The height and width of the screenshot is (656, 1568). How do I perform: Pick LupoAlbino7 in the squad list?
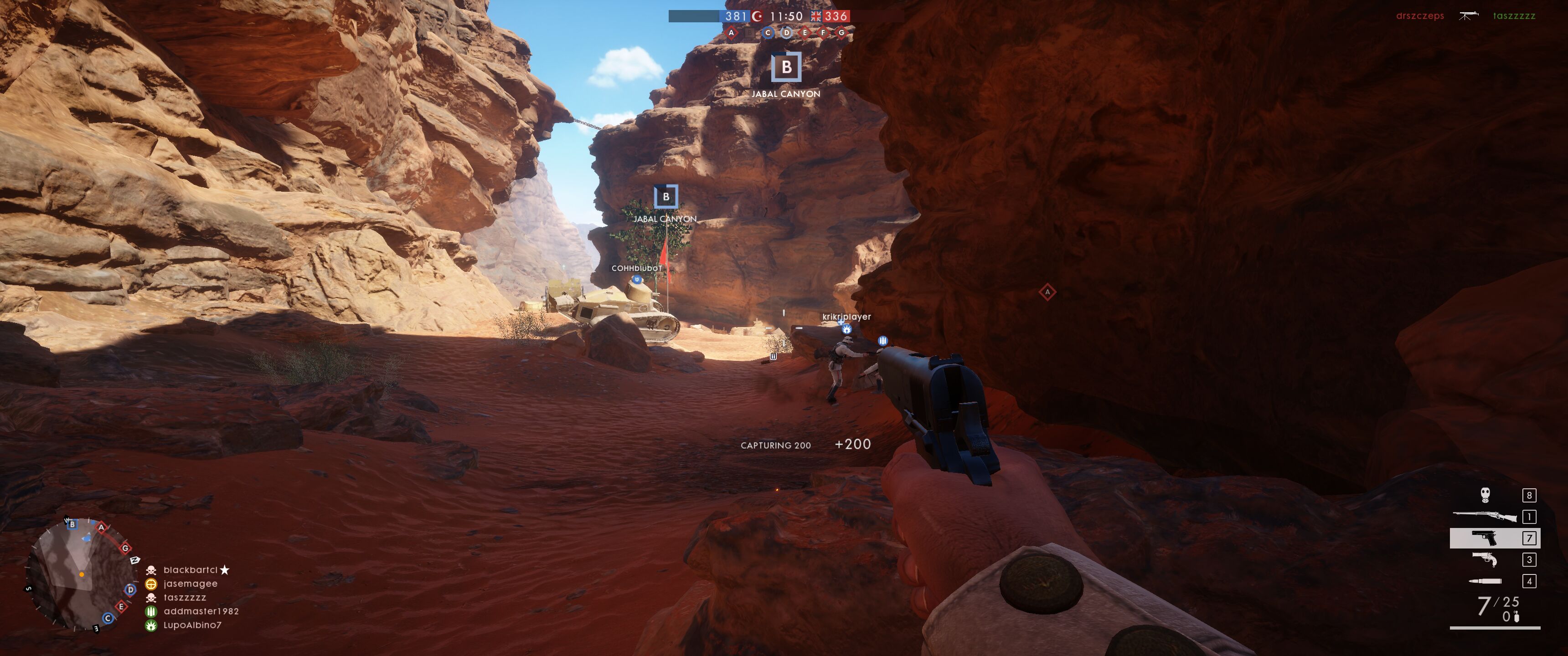(x=192, y=625)
